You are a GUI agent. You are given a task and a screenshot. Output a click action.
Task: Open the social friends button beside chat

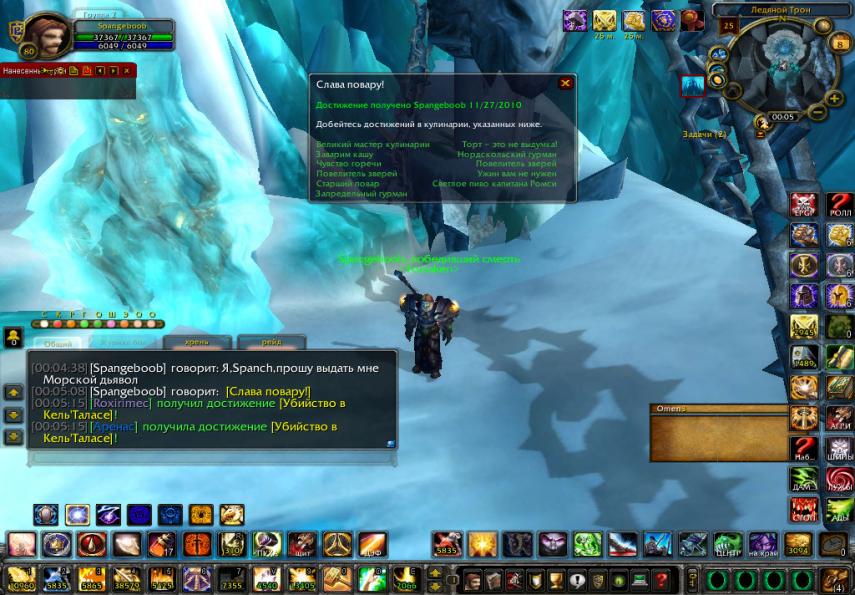click(x=14, y=338)
